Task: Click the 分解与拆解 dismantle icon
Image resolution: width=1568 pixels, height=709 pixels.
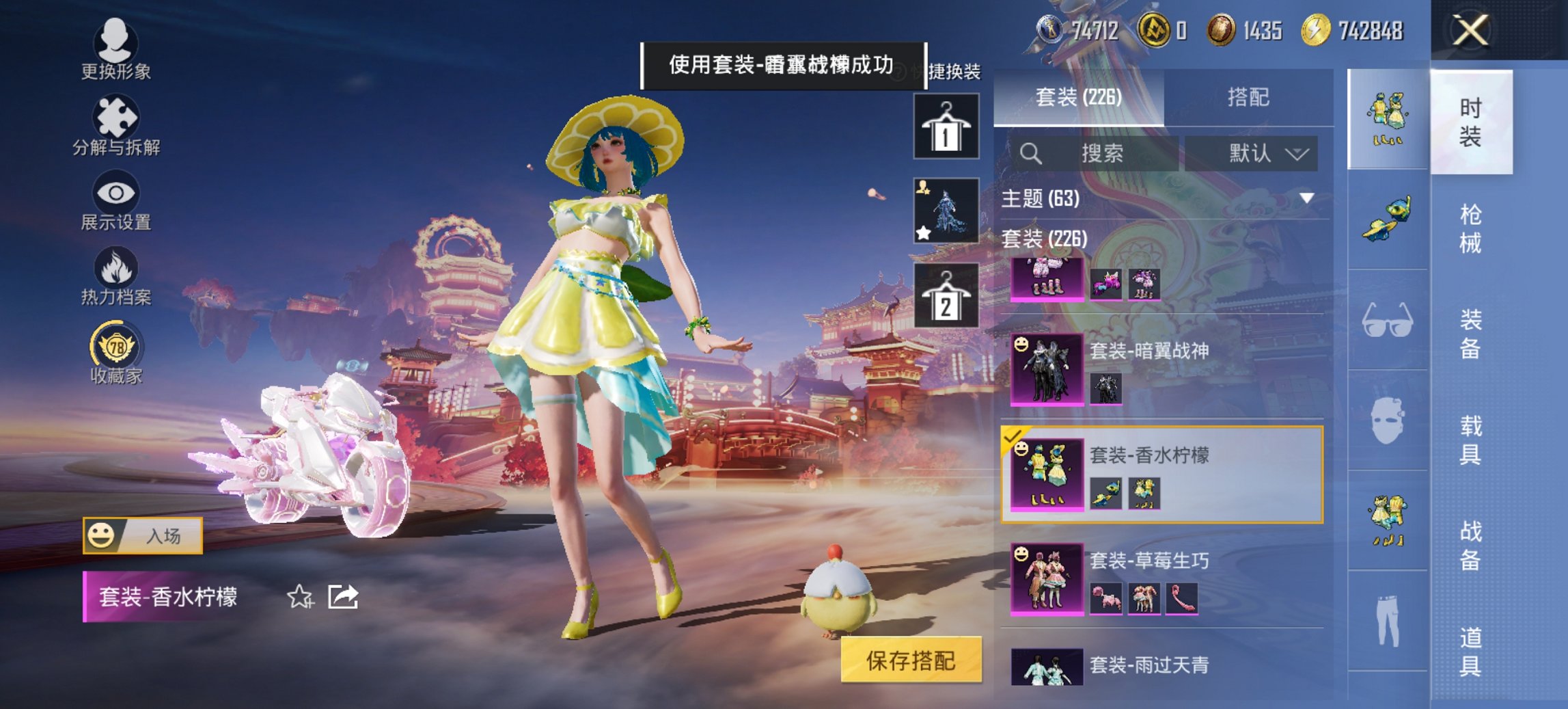Action: coord(116,115)
